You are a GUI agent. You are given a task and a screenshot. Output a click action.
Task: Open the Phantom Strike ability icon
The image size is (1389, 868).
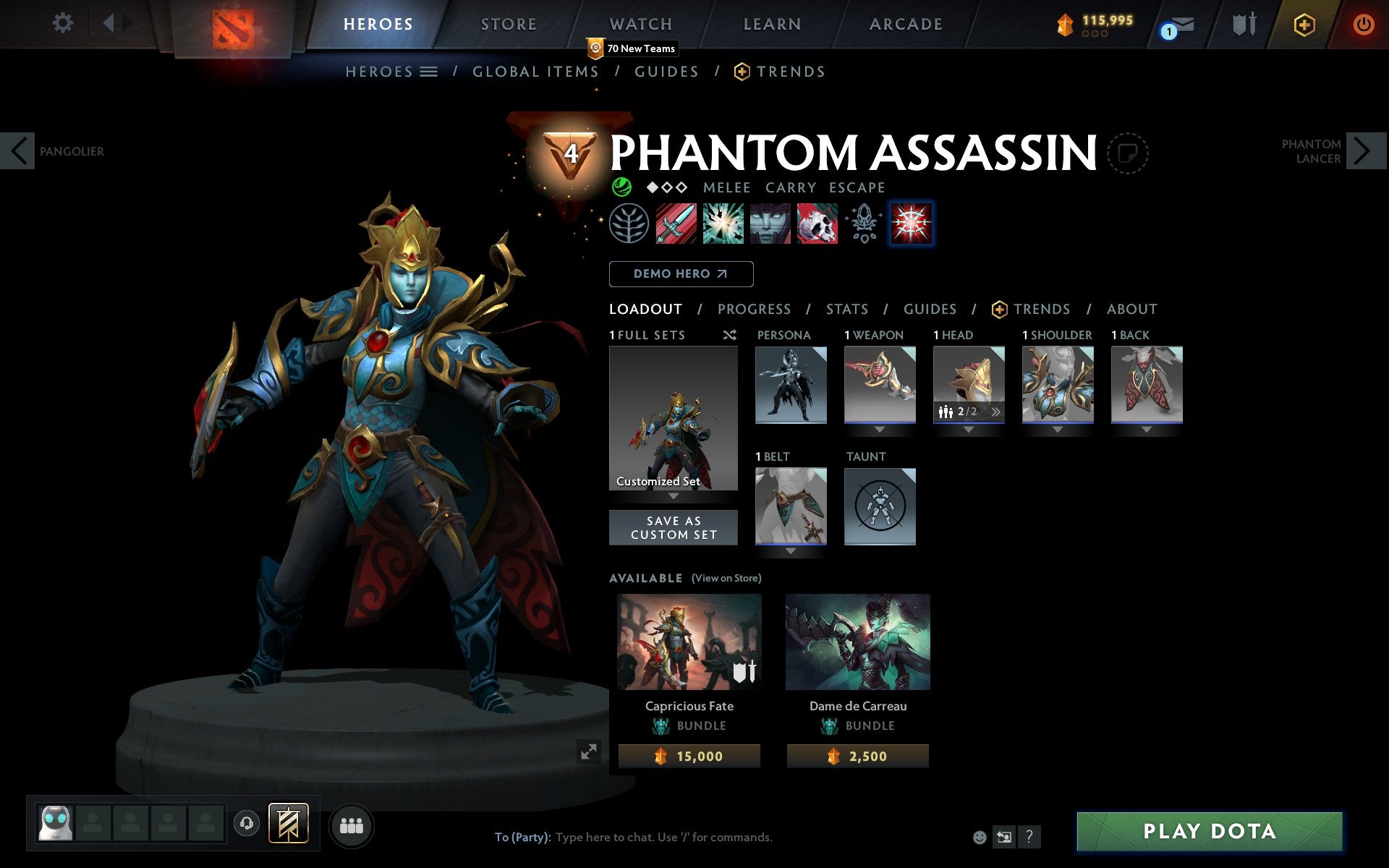(723, 223)
